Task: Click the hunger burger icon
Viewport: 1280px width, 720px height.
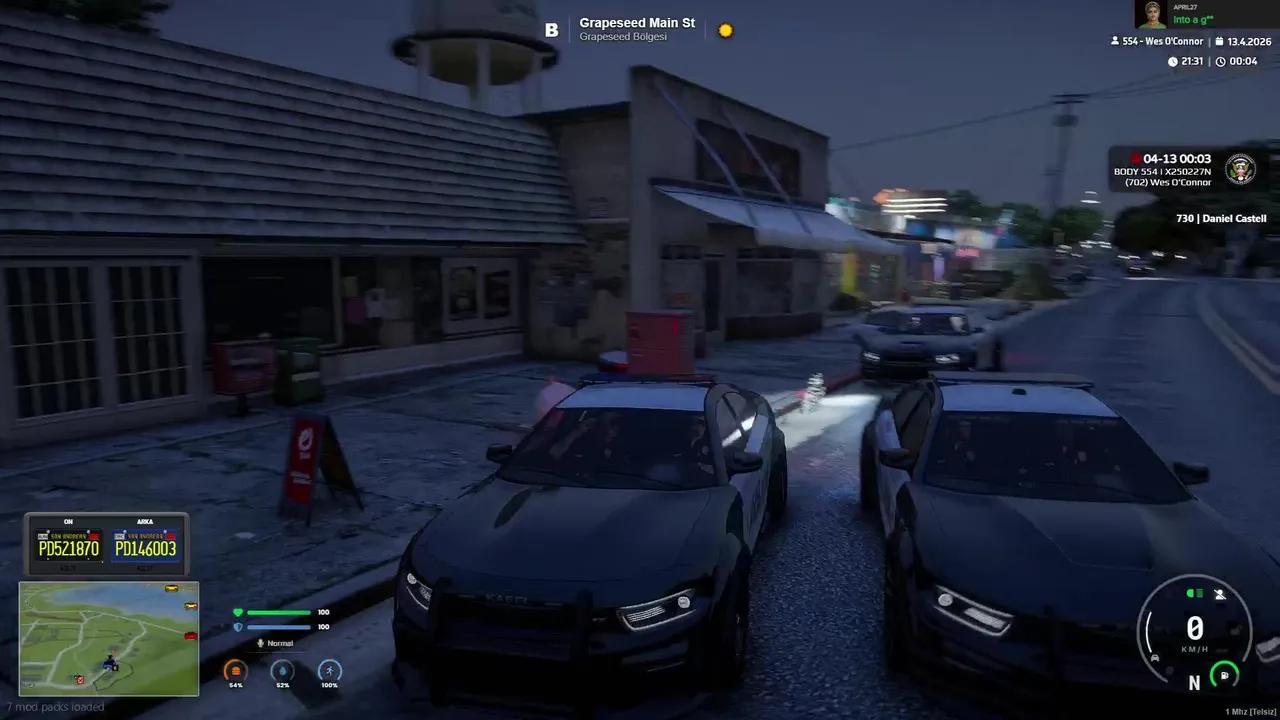Action: 235,671
